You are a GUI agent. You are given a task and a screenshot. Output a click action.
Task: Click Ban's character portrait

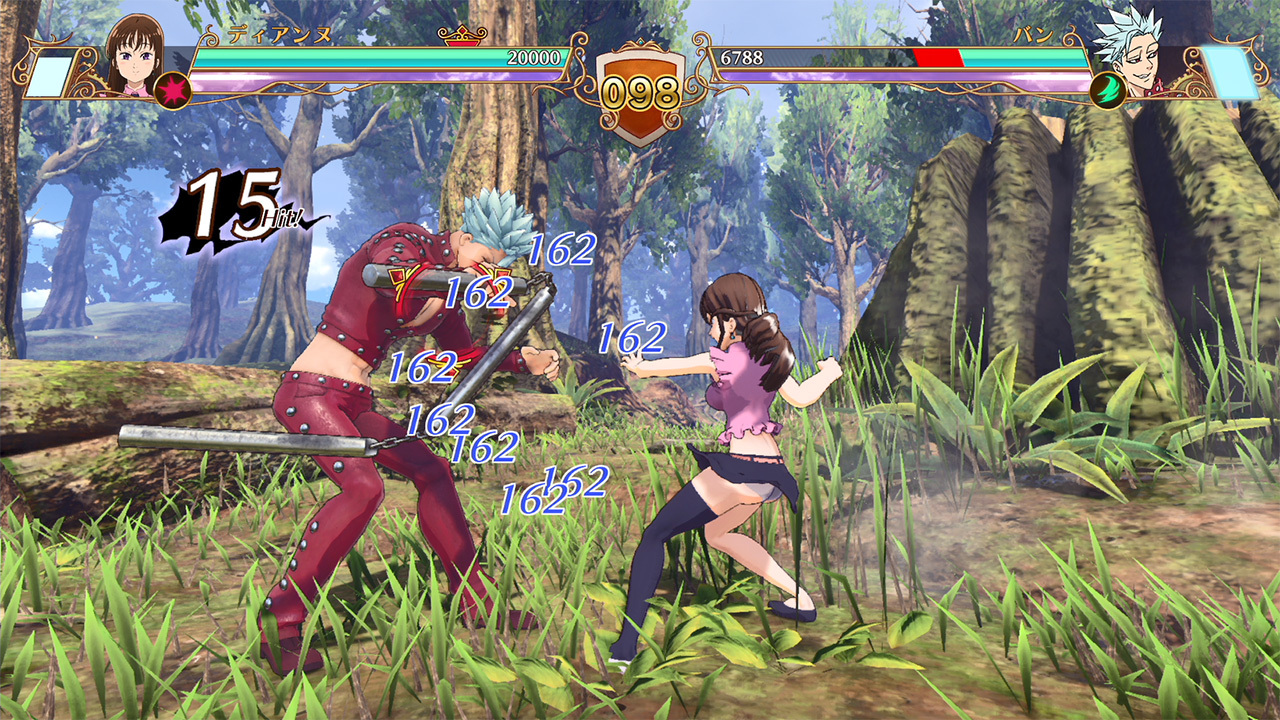click(1127, 52)
